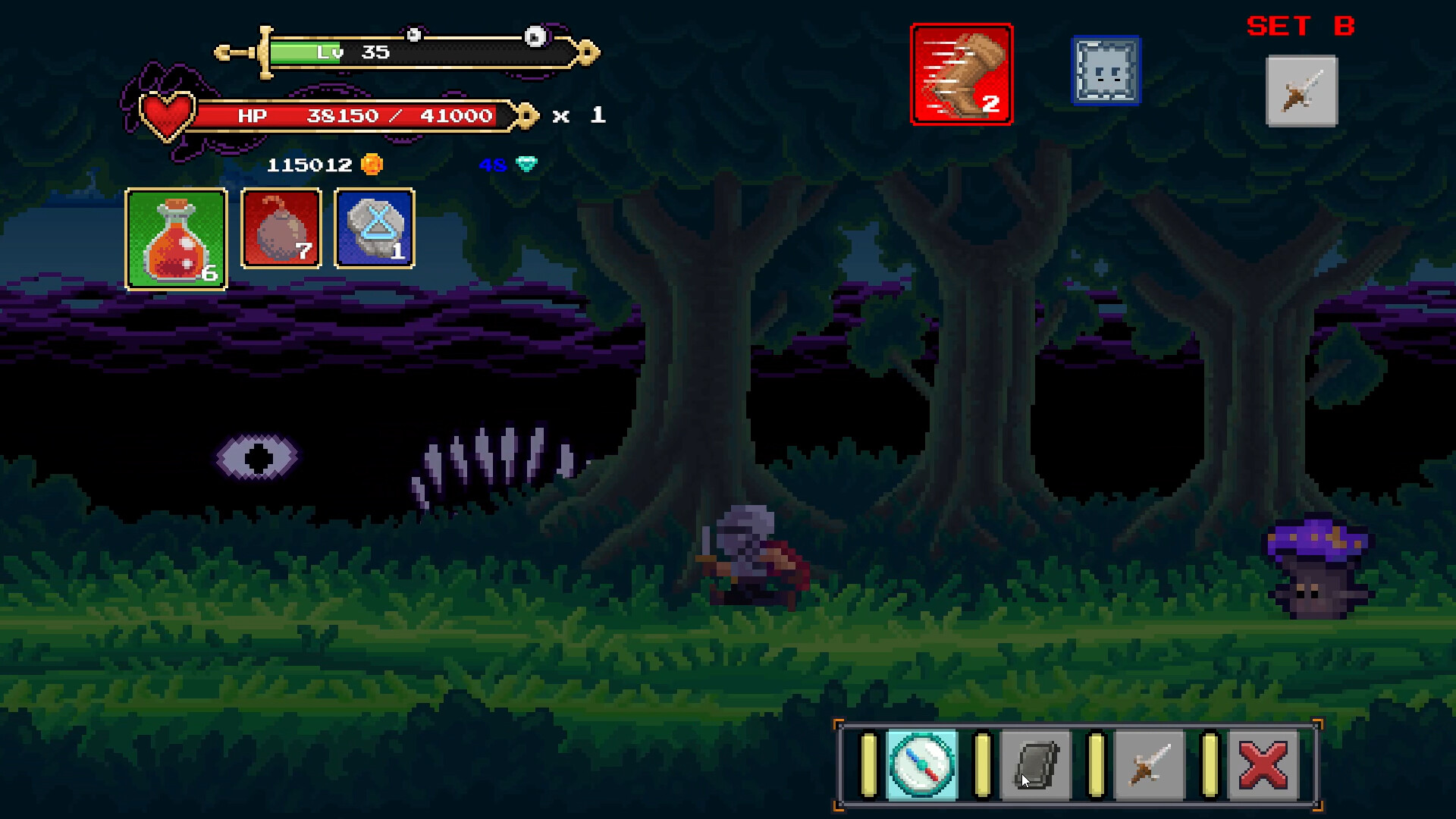Open the gem counter showing 48
Image resolution: width=1456 pixels, height=819 pixels.
coord(507,165)
